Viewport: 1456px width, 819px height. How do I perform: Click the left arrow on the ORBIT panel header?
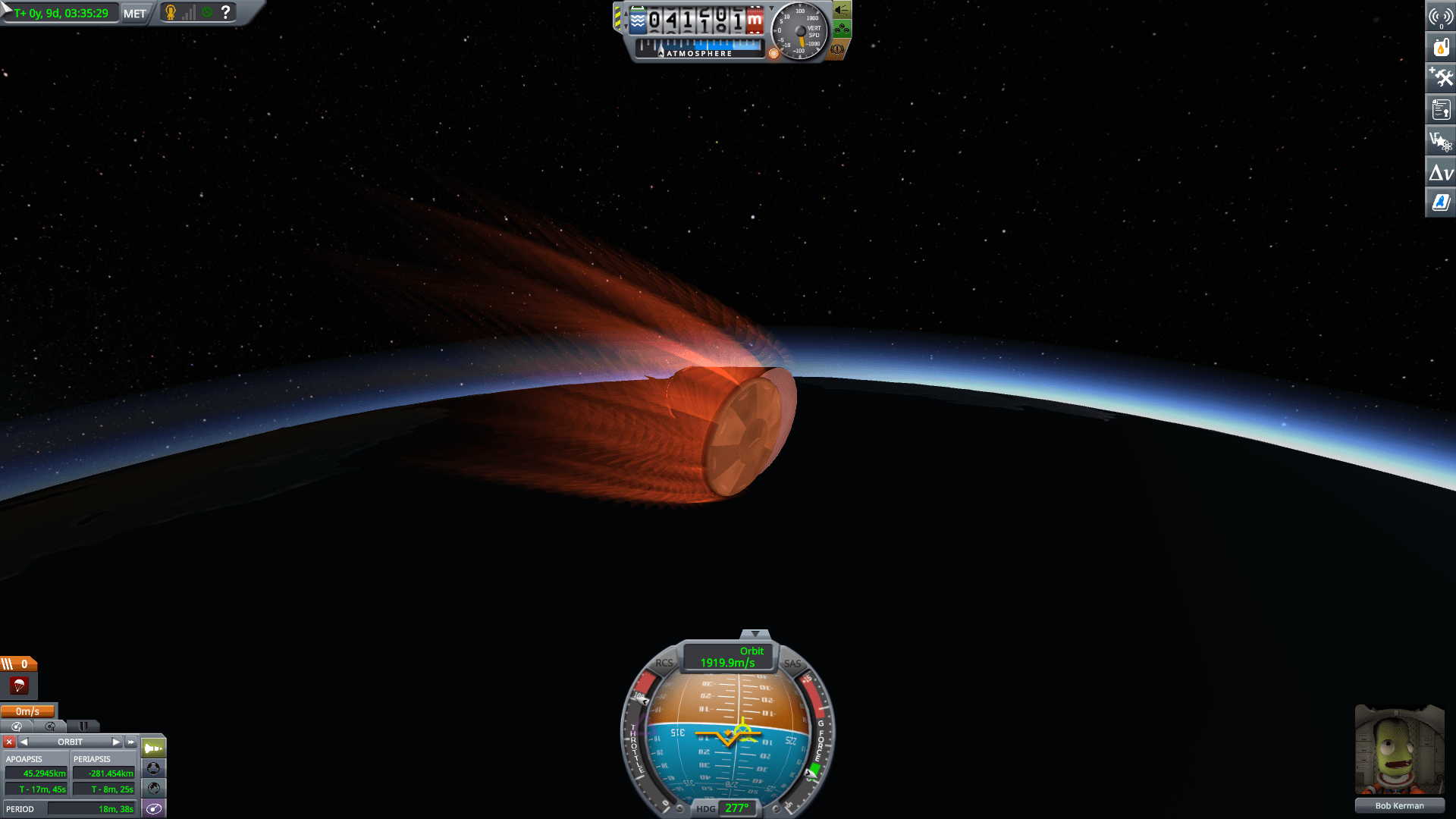pyautogui.click(x=24, y=742)
